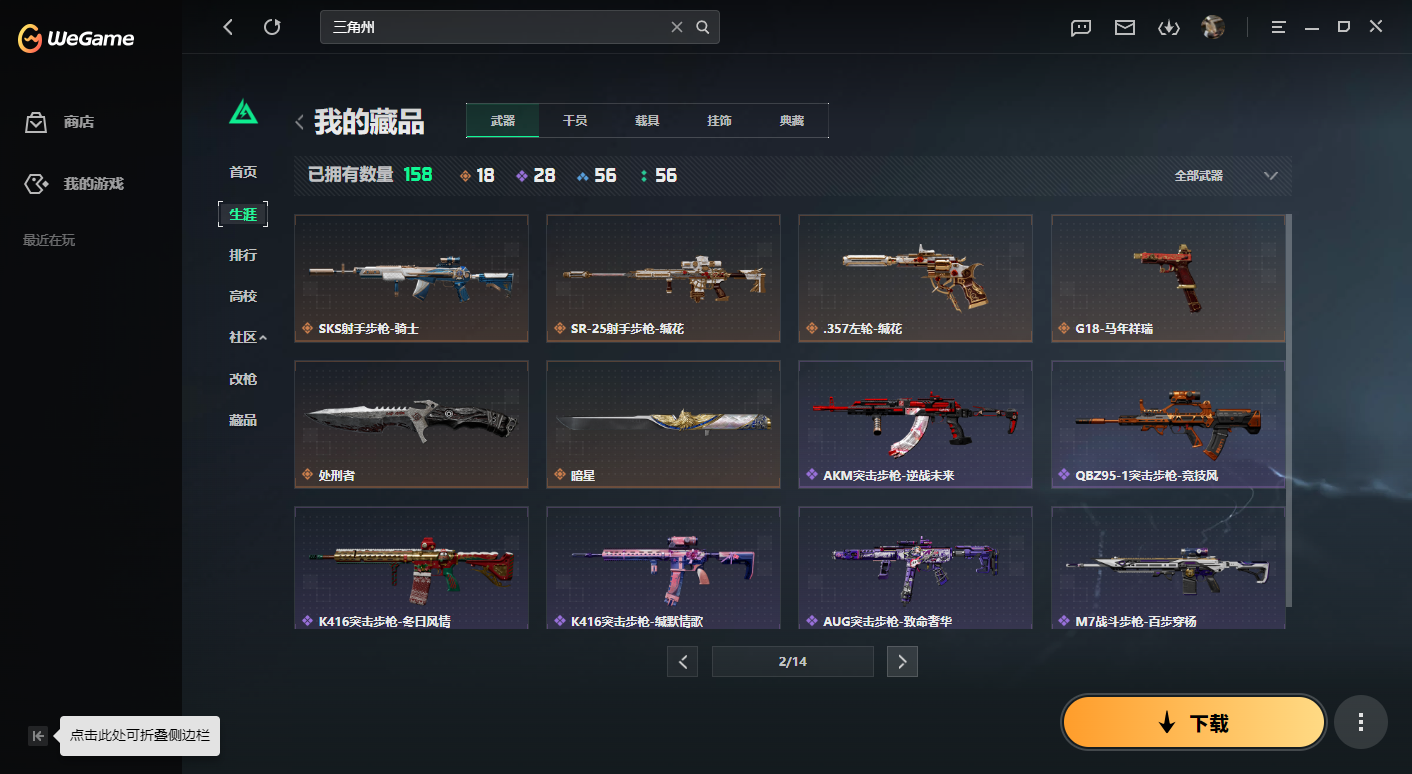Open the AKM突击步枪-逆战未来 thumbnail
1412x774 pixels.
pos(915,424)
